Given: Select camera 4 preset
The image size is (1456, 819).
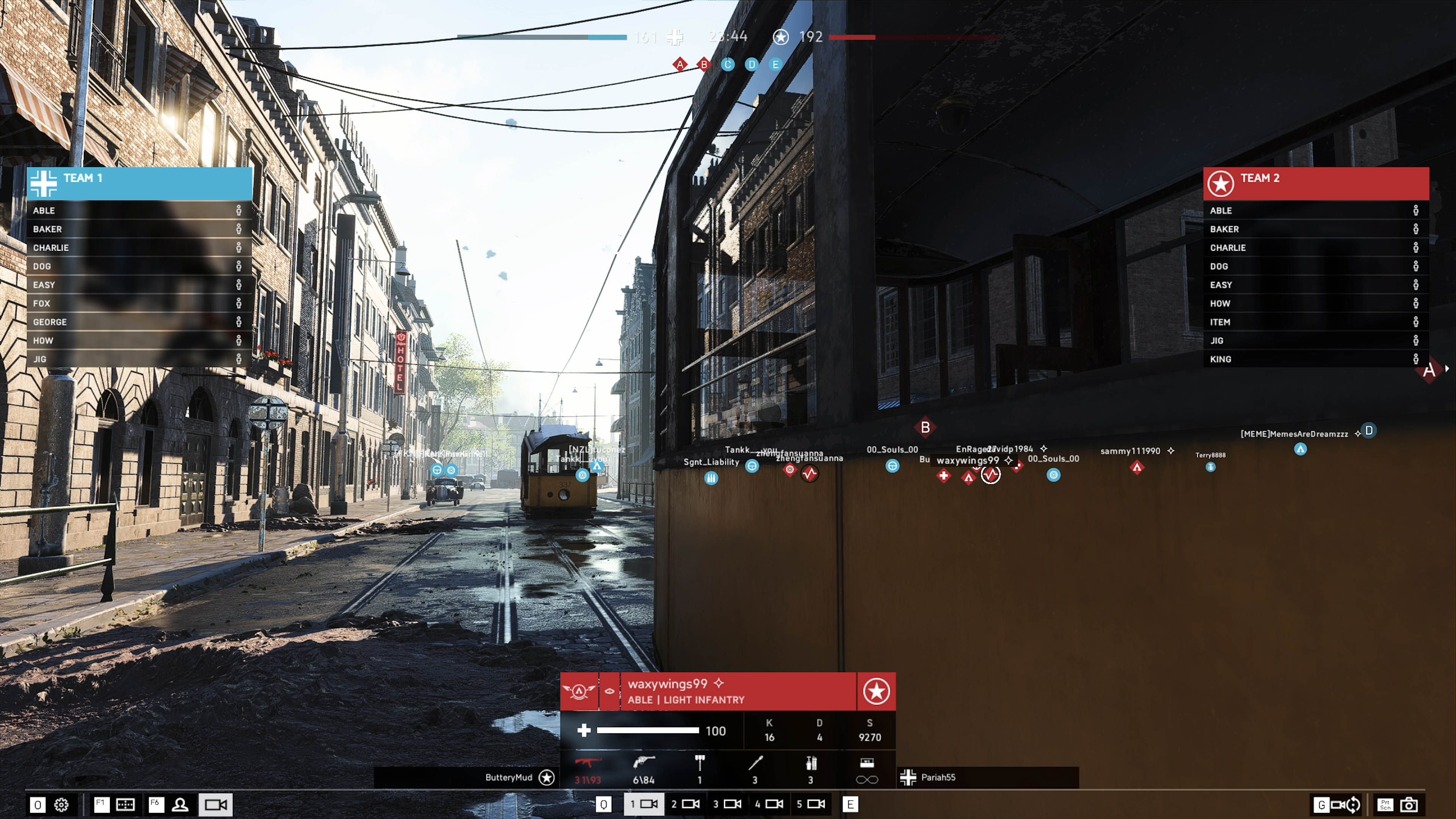Looking at the screenshot, I should point(769,804).
